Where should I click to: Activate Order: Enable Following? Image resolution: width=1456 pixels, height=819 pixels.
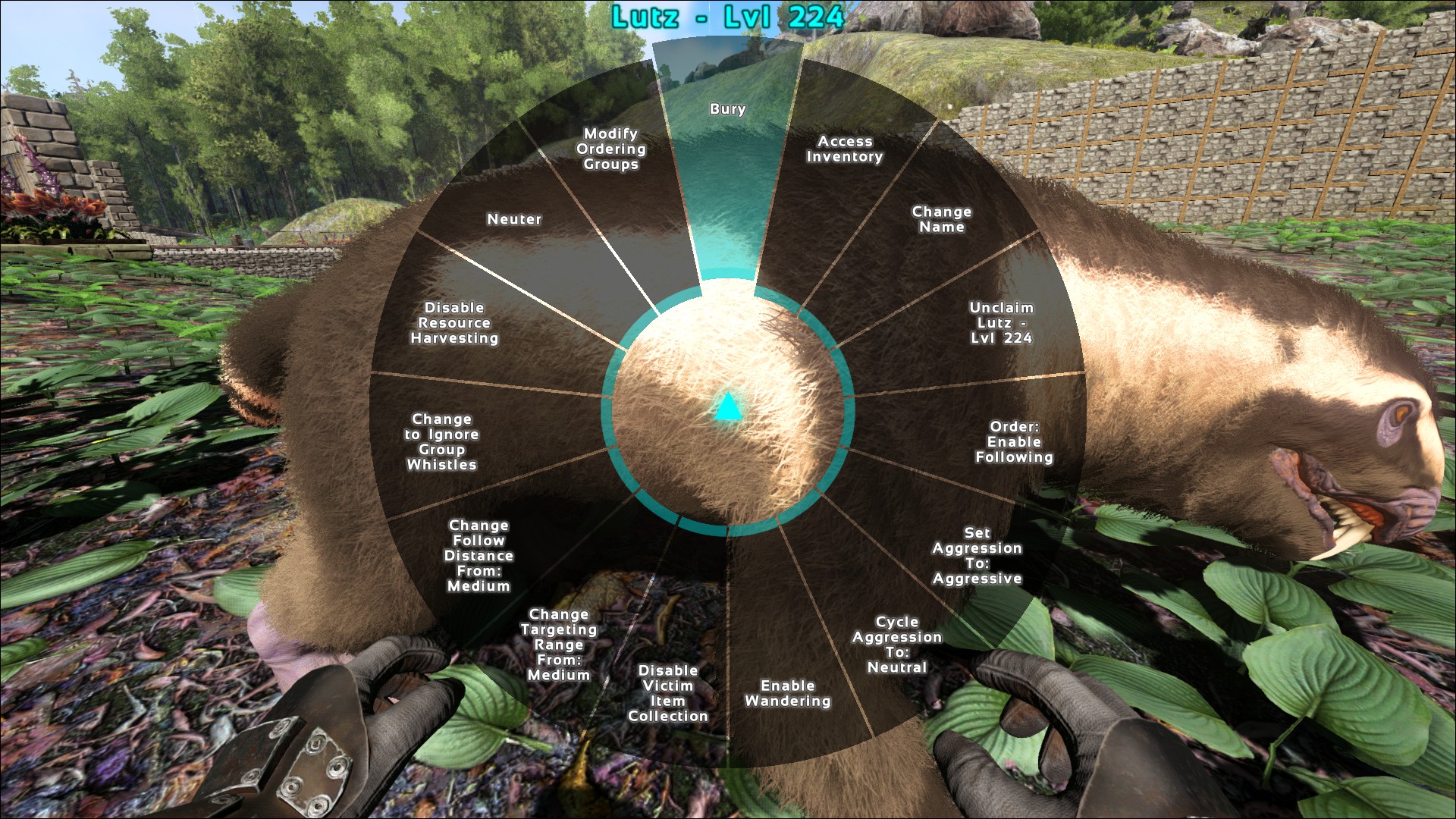1014,442
